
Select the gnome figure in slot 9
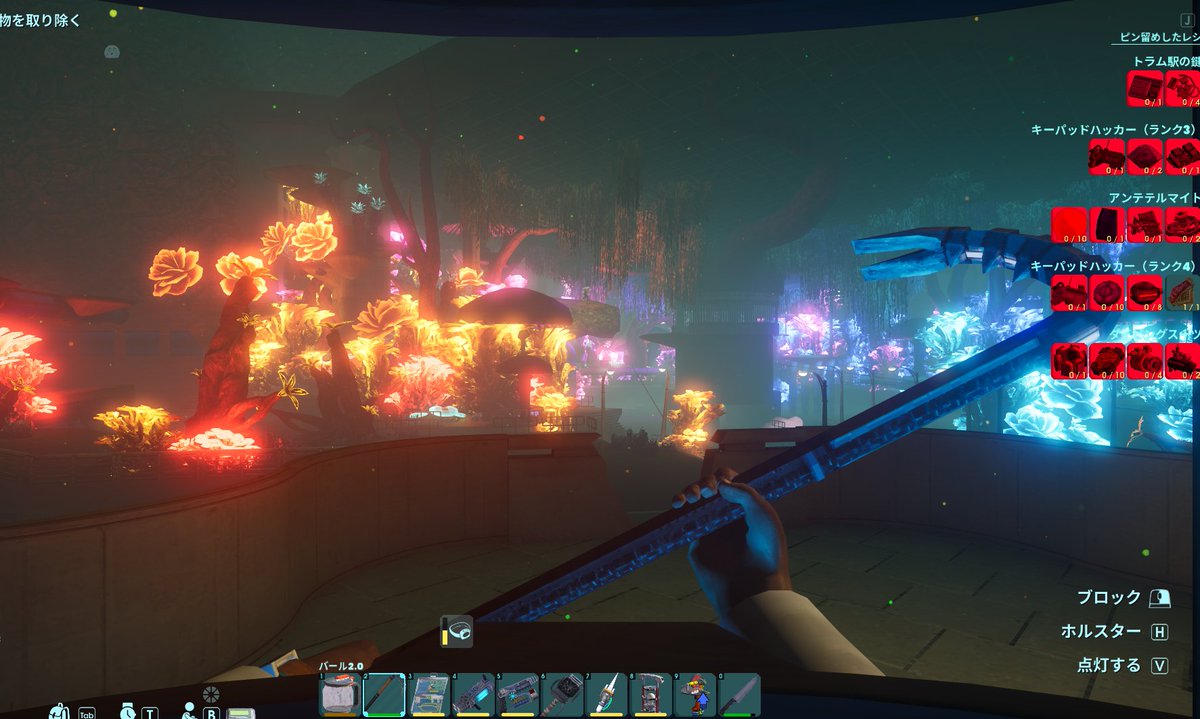click(694, 693)
